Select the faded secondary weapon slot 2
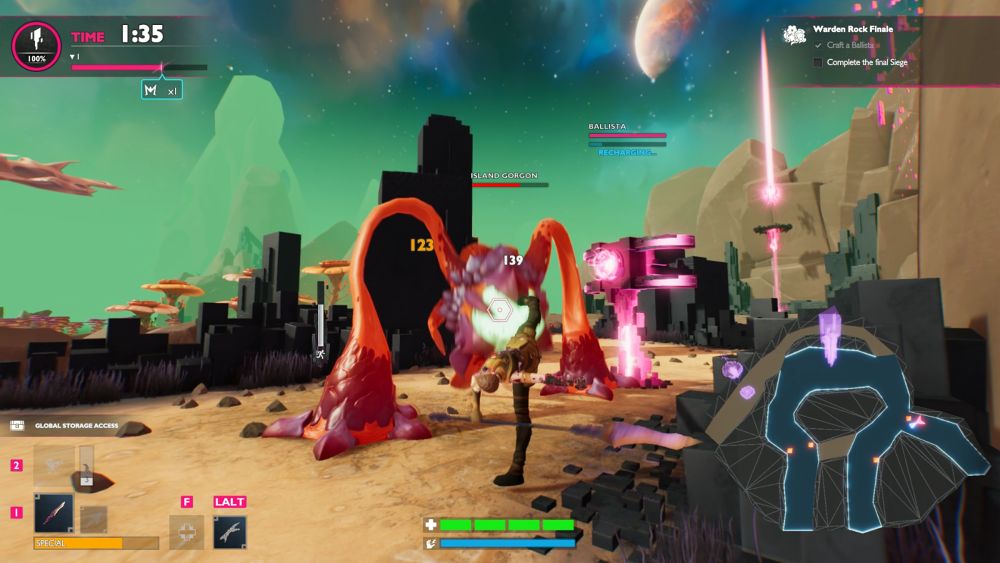This screenshot has height=563, width=1000. point(53,466)
